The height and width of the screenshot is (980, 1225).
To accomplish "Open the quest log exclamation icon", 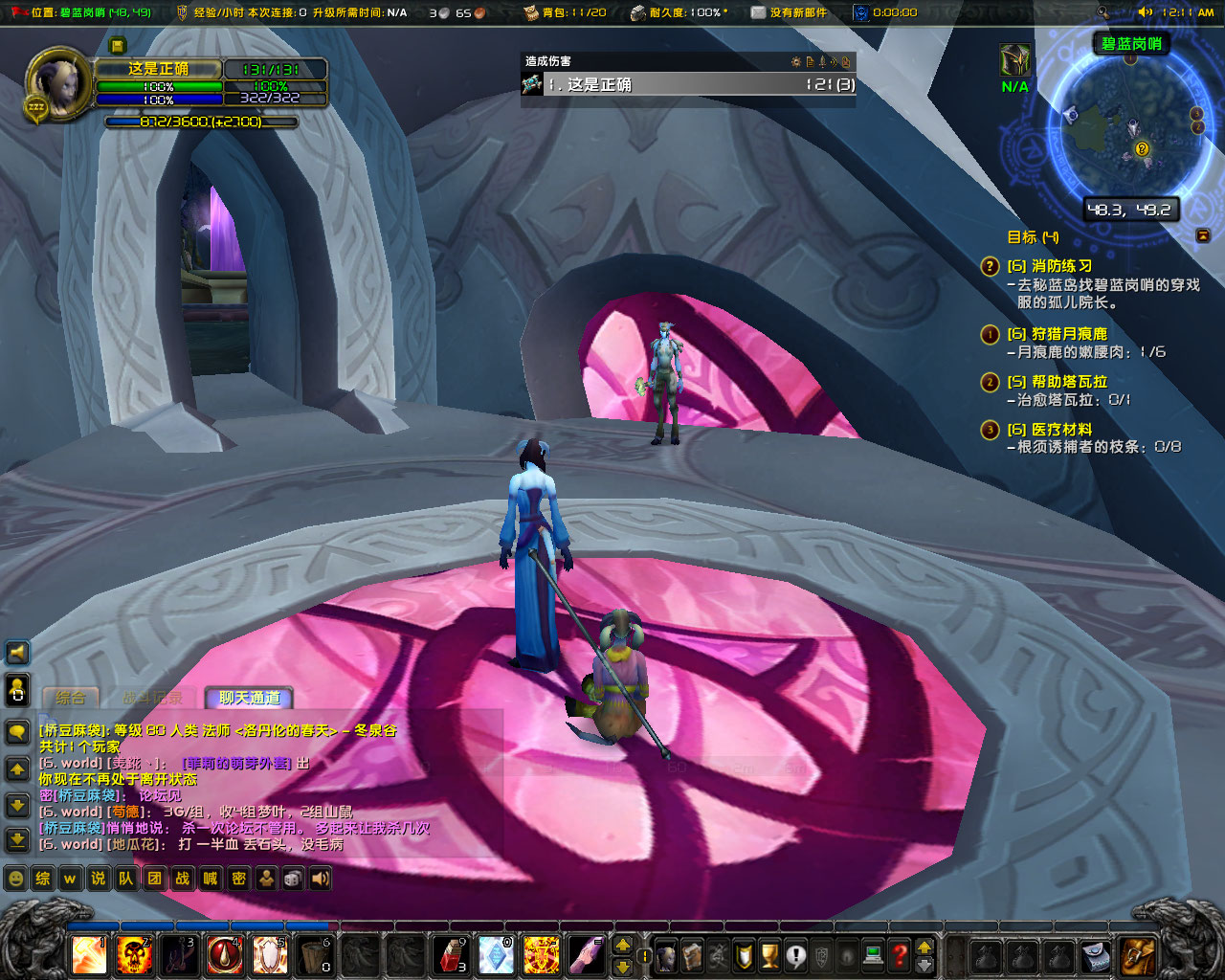I will [796, 955].
